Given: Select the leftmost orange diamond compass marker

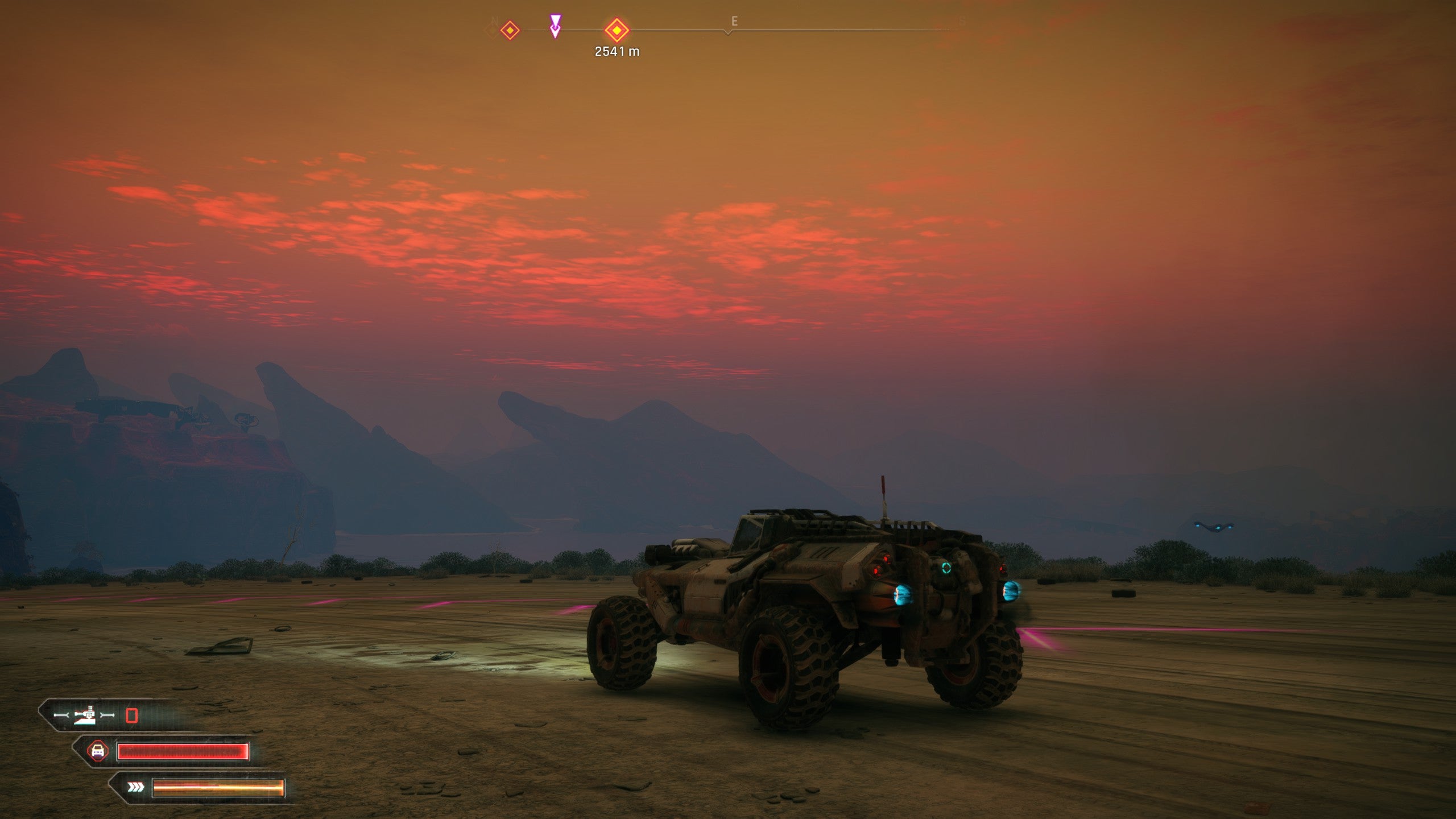Looking at the screenshot, I should point(510,30).
